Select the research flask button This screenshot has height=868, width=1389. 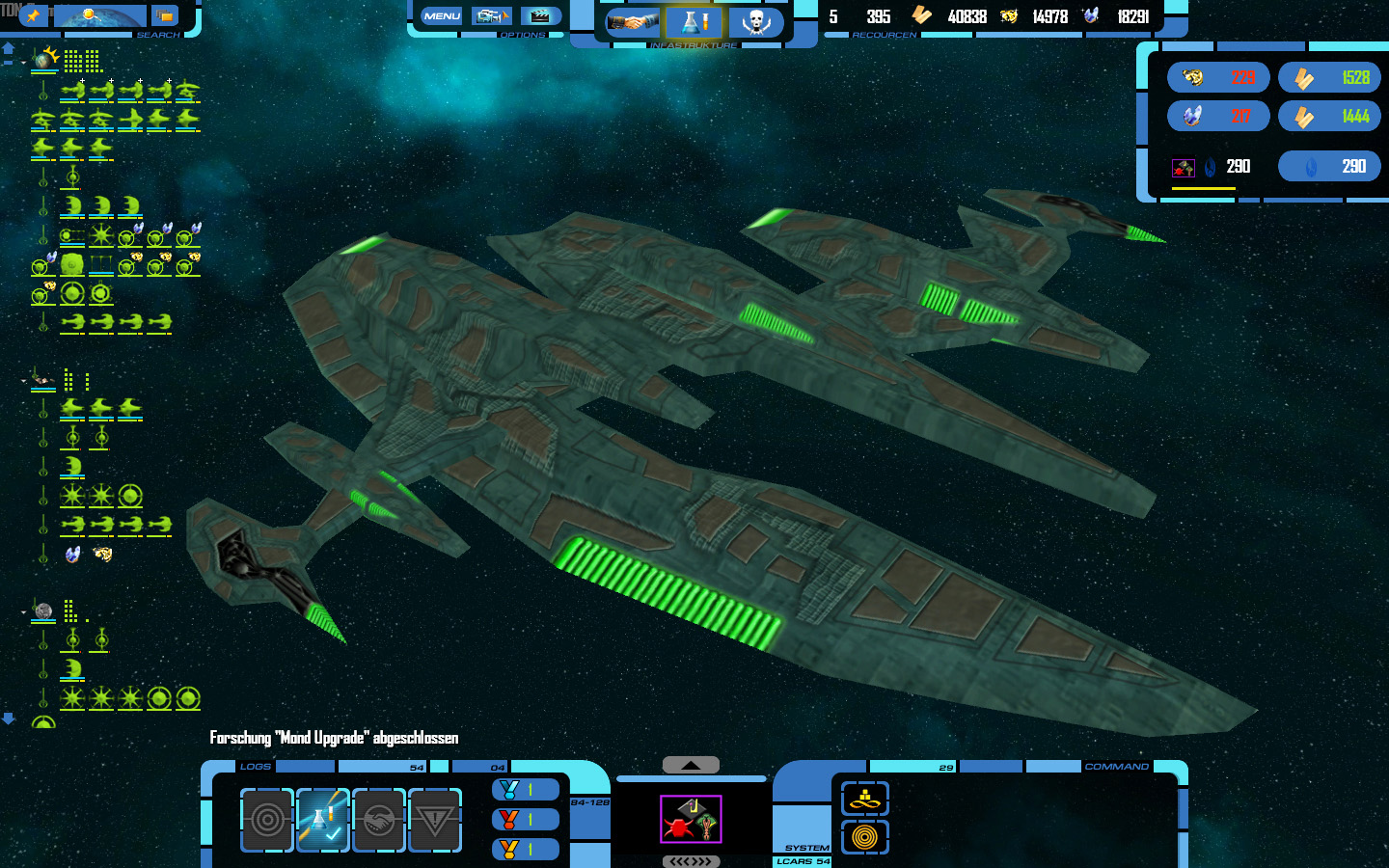(x=694, y=21)
